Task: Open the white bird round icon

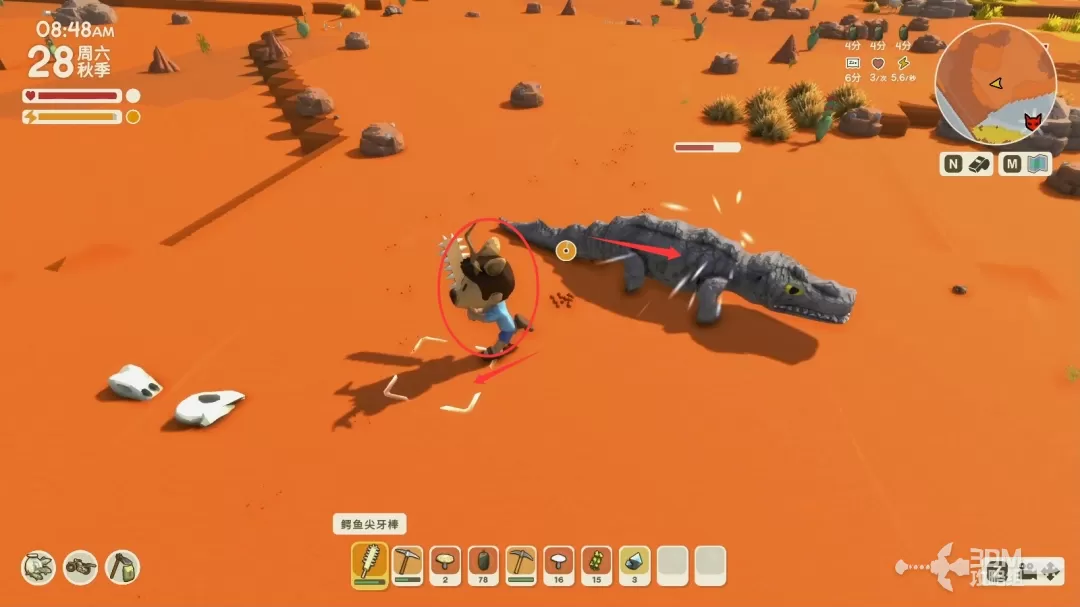Action: click(39, 568)
